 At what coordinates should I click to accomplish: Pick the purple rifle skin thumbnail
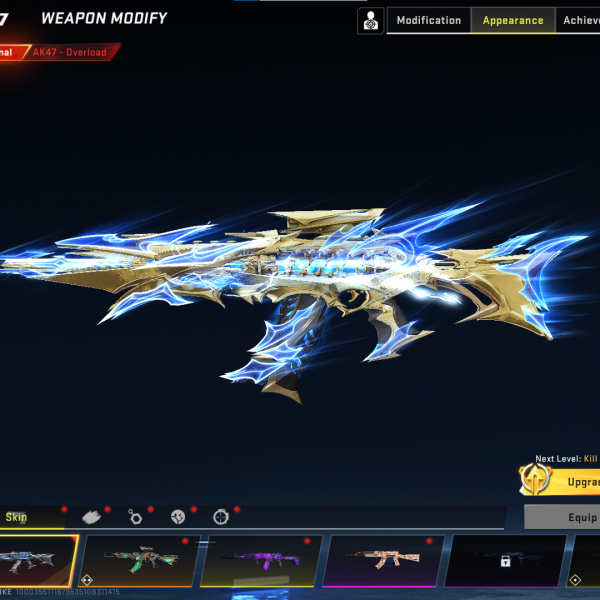pos(260,561)
